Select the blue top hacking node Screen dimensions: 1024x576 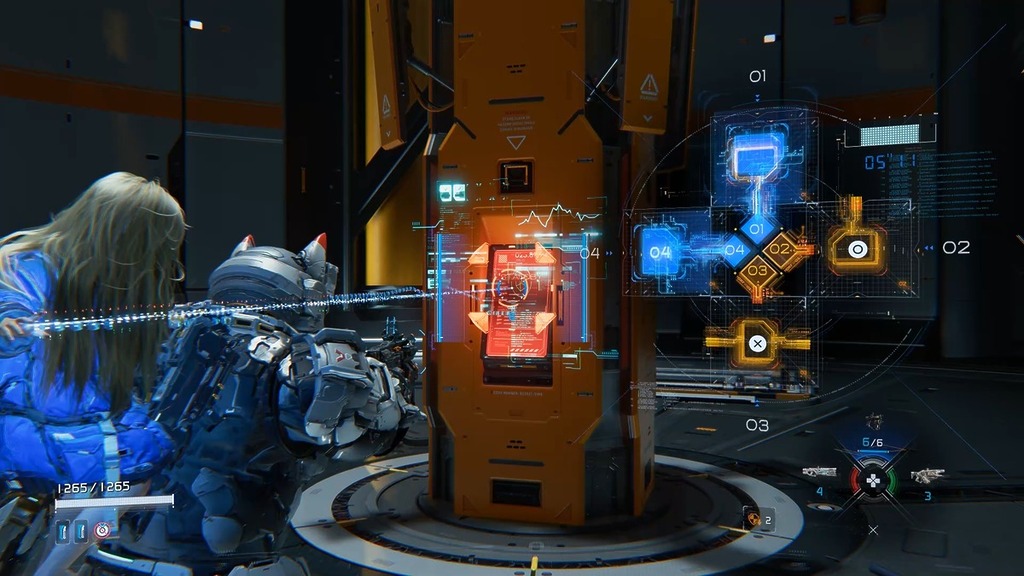coord(756,158)
